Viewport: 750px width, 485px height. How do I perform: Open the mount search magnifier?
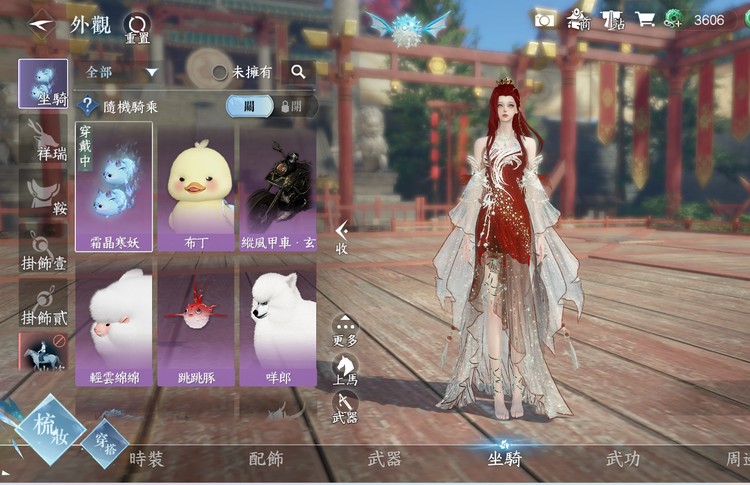[x=298, y=72]
